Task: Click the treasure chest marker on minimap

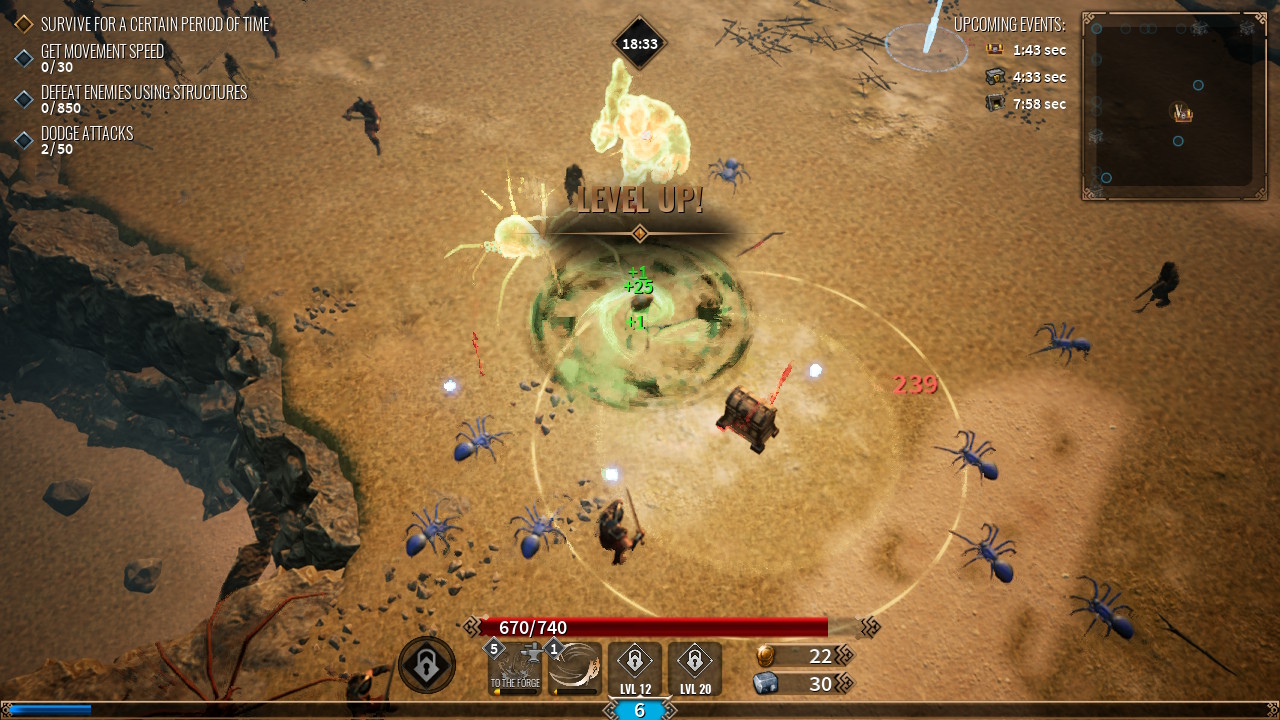Action: point(1183,113)
